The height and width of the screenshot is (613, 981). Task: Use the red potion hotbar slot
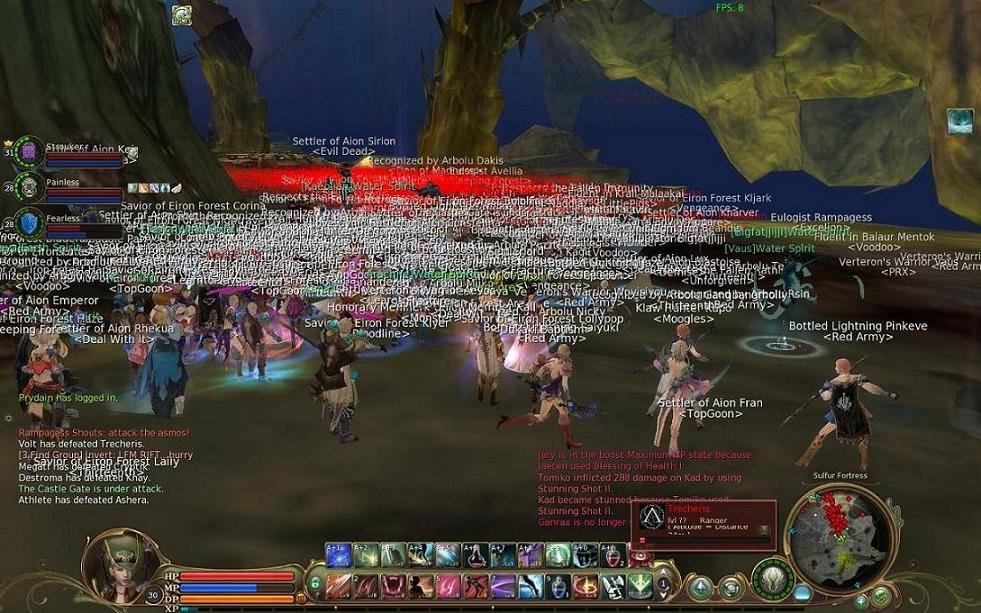pyautogui.click(x=611, y=554)
